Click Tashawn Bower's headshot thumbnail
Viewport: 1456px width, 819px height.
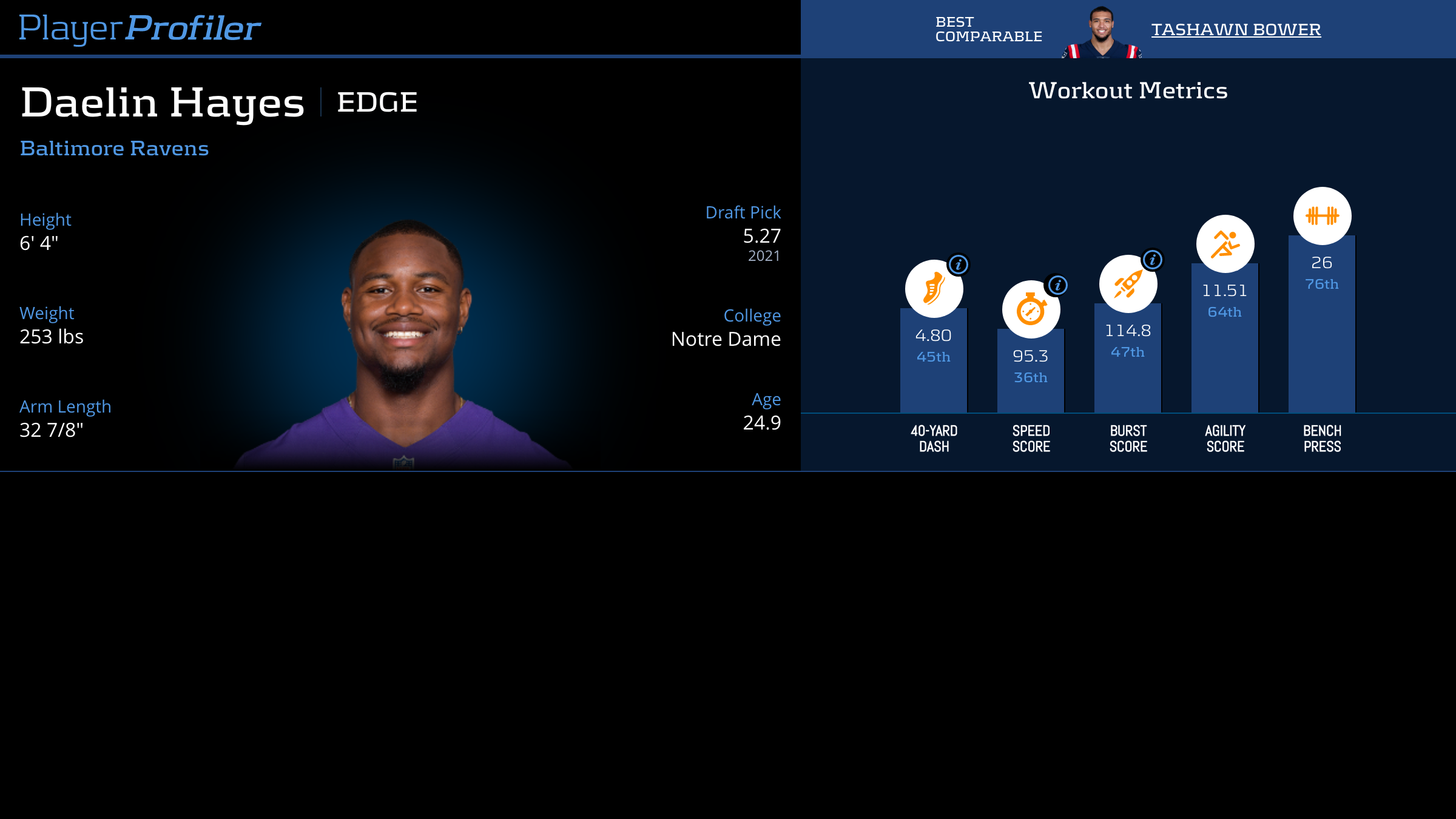point(1102,33)
